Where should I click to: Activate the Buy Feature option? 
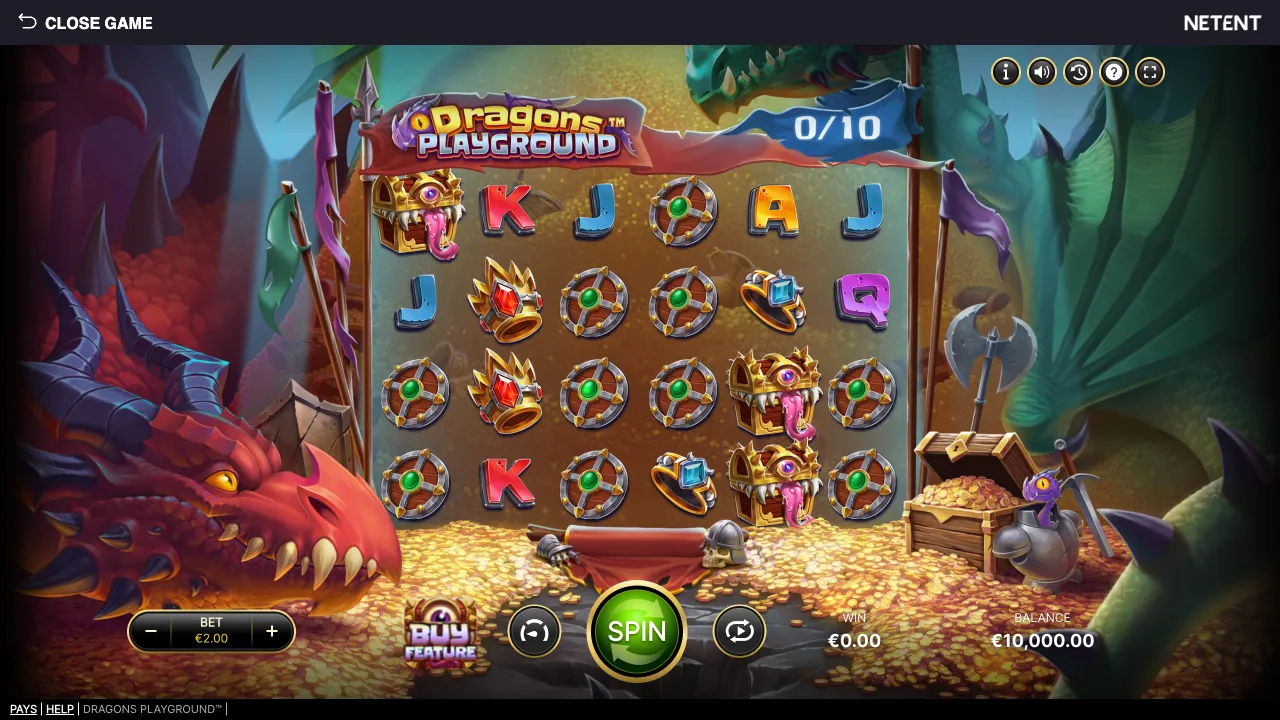(443, 635)
